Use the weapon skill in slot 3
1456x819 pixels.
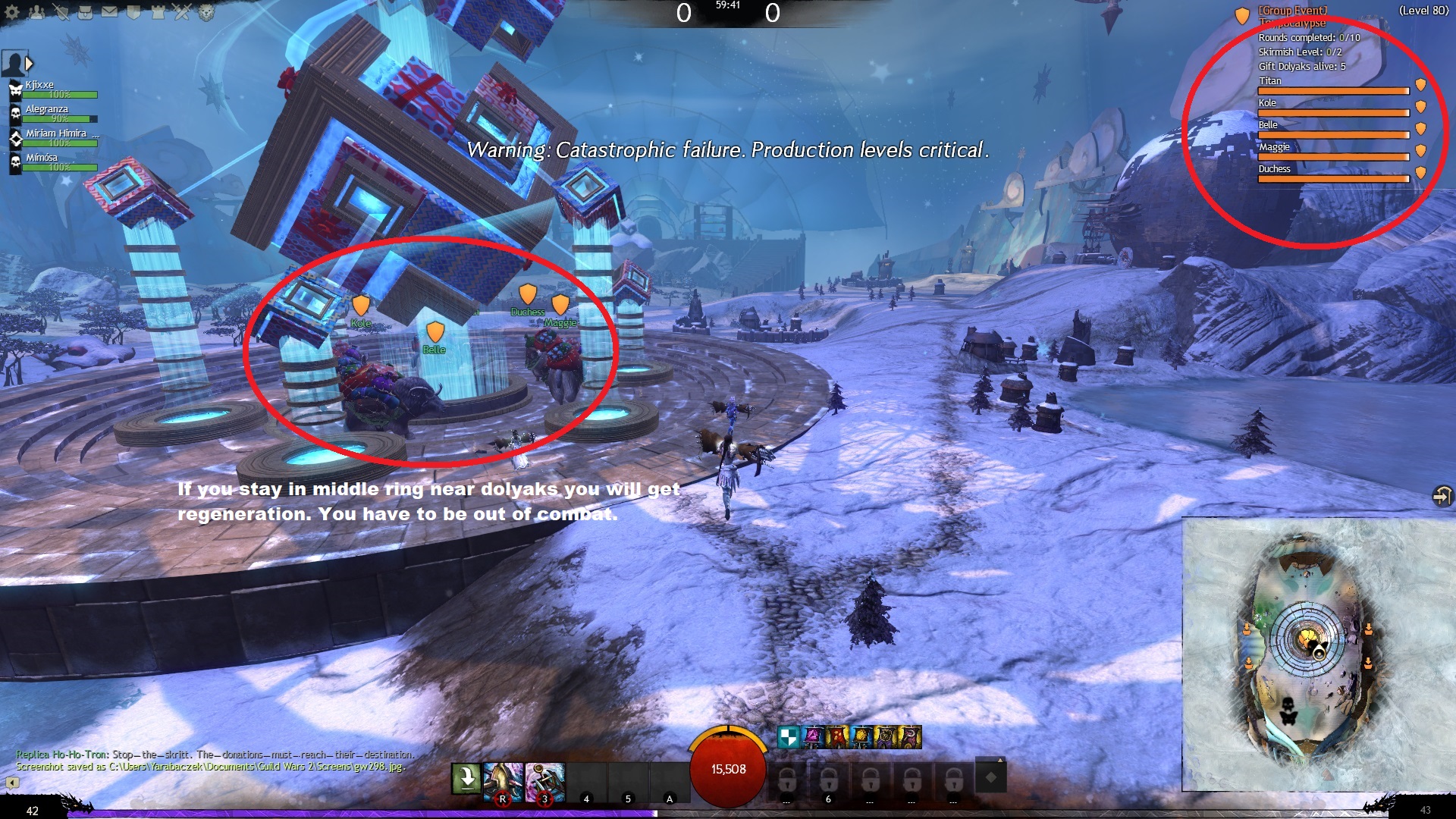coord(544,781)
